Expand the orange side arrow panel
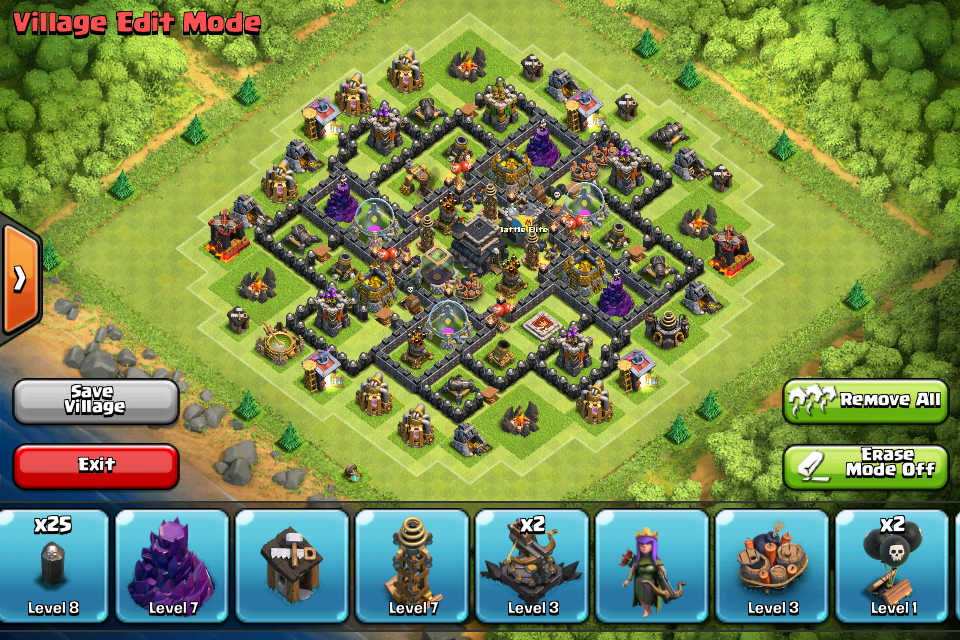This screenshot has width=960, height=640. 19,279
